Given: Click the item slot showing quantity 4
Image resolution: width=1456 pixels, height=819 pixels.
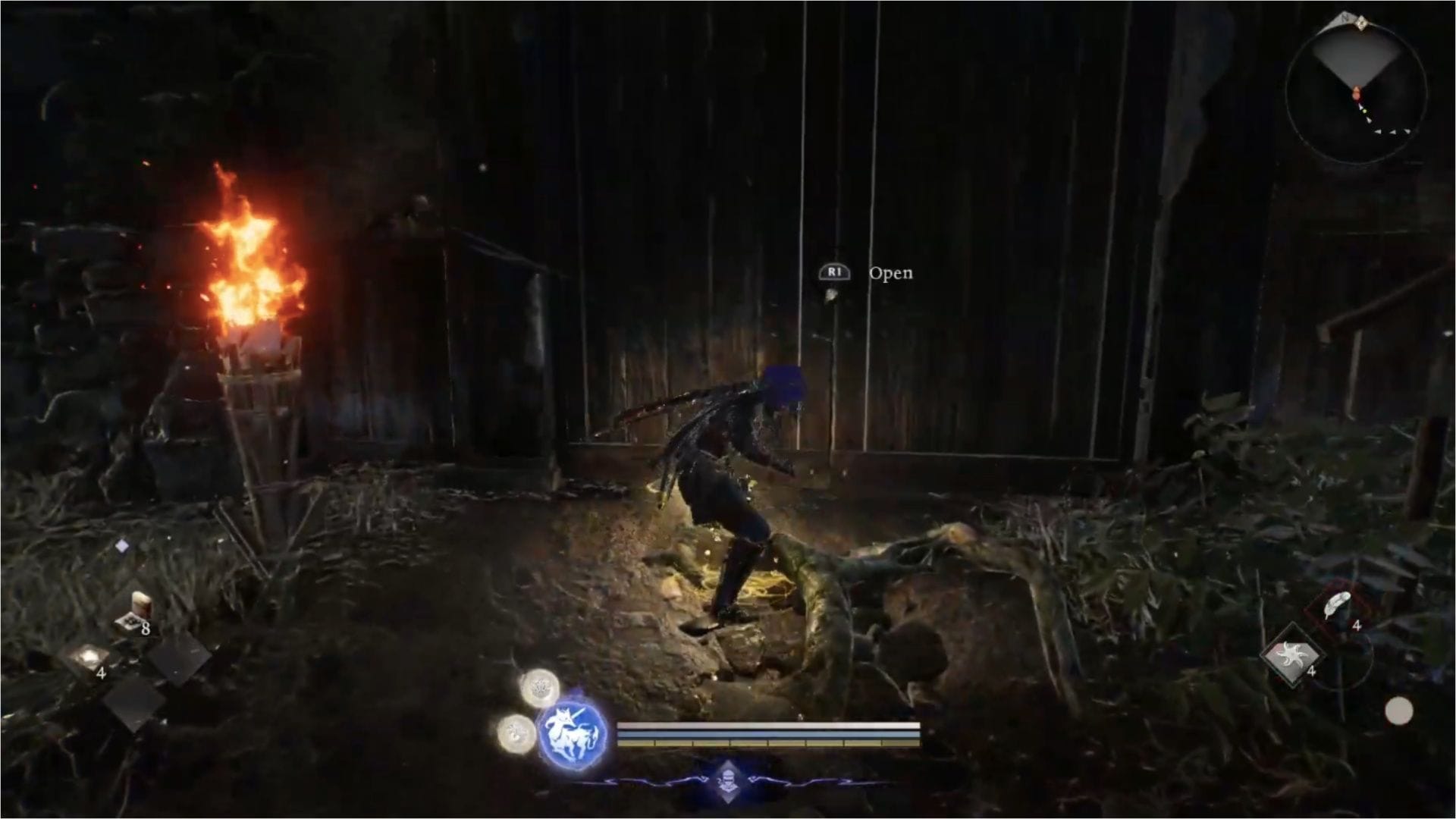Looking at the screenshot, I should click(87, 657).
